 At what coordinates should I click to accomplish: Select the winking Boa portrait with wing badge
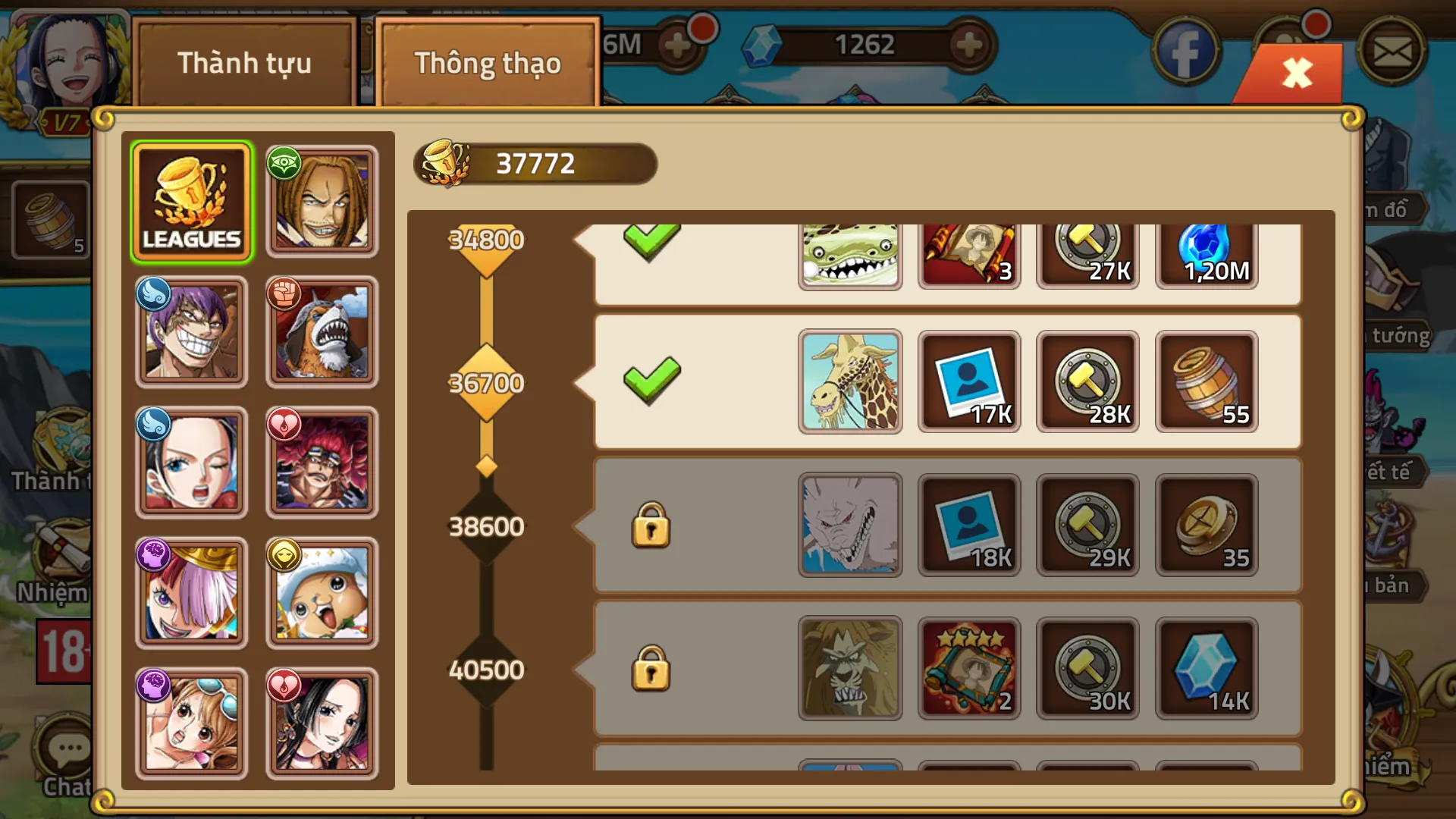coord(192,463)
